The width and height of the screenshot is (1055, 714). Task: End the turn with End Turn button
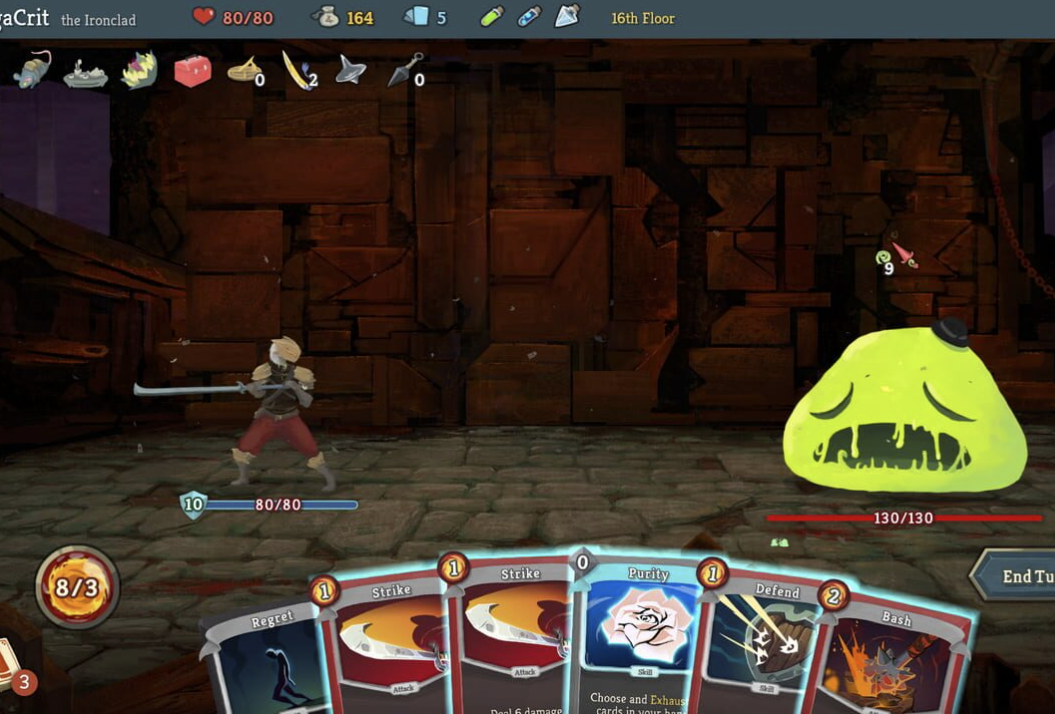1015,576
